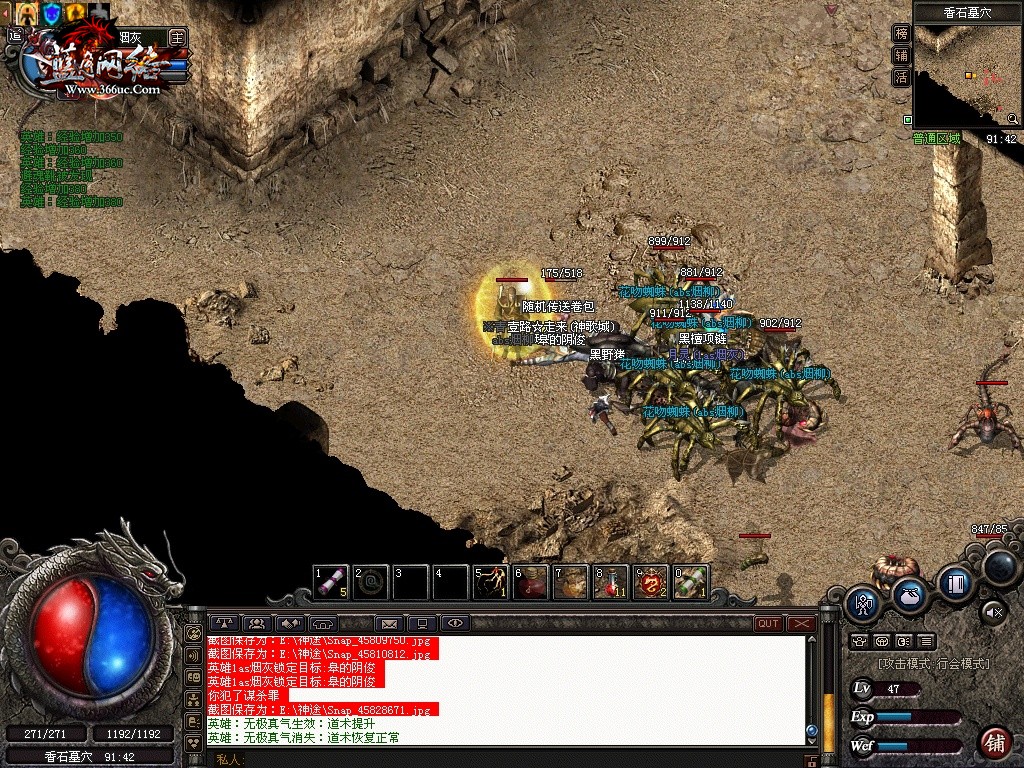Click the 香石墓穴 minimap
The image size is (1024, 768).
[x=967, y=76]
